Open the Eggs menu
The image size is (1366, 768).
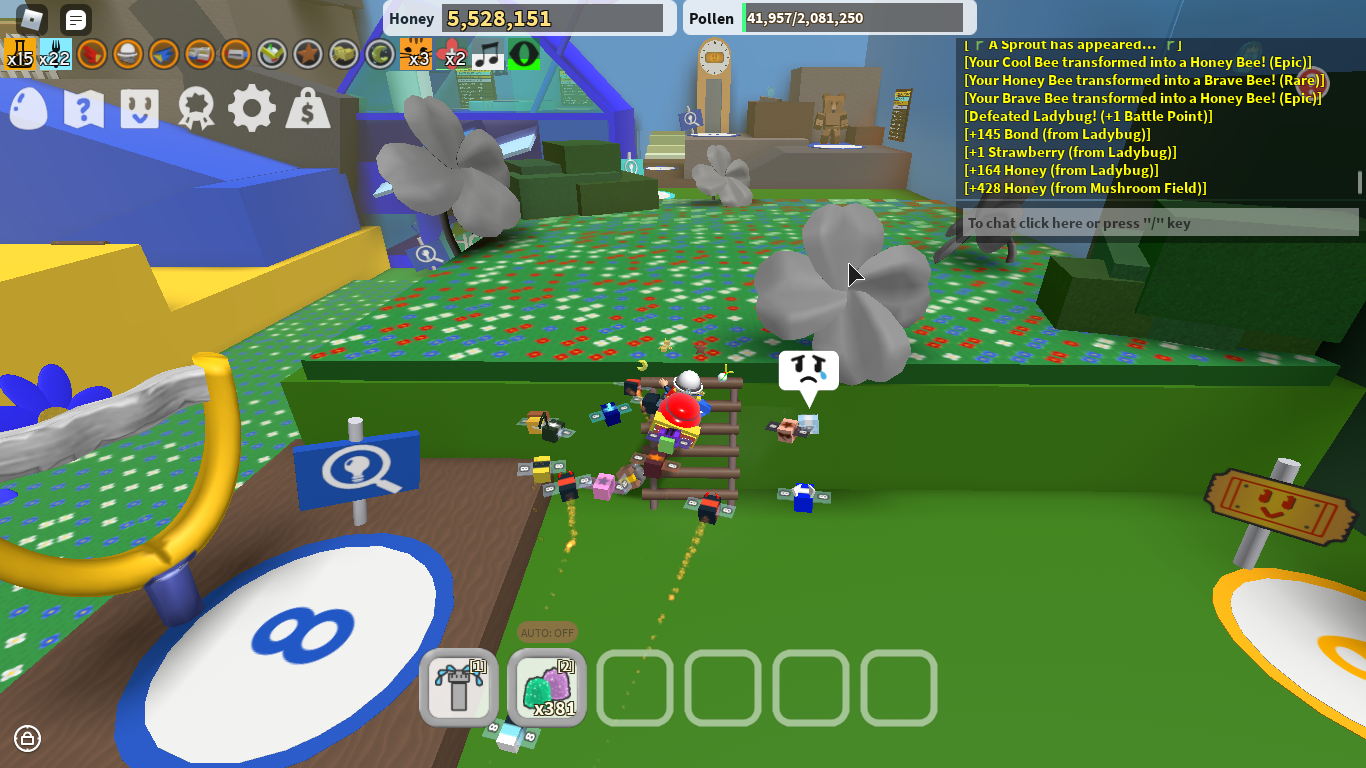coord(27,108)
